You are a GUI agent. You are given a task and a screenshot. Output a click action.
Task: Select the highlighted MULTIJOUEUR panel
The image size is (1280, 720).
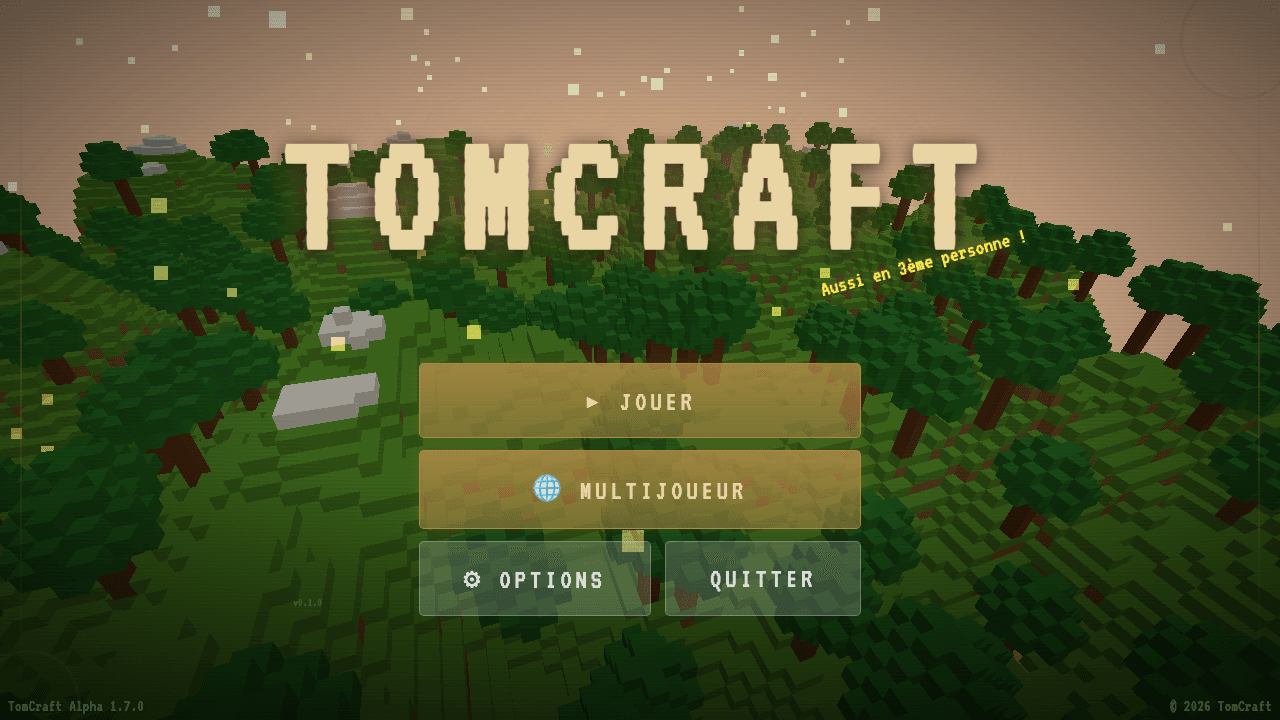click(640, 490)
